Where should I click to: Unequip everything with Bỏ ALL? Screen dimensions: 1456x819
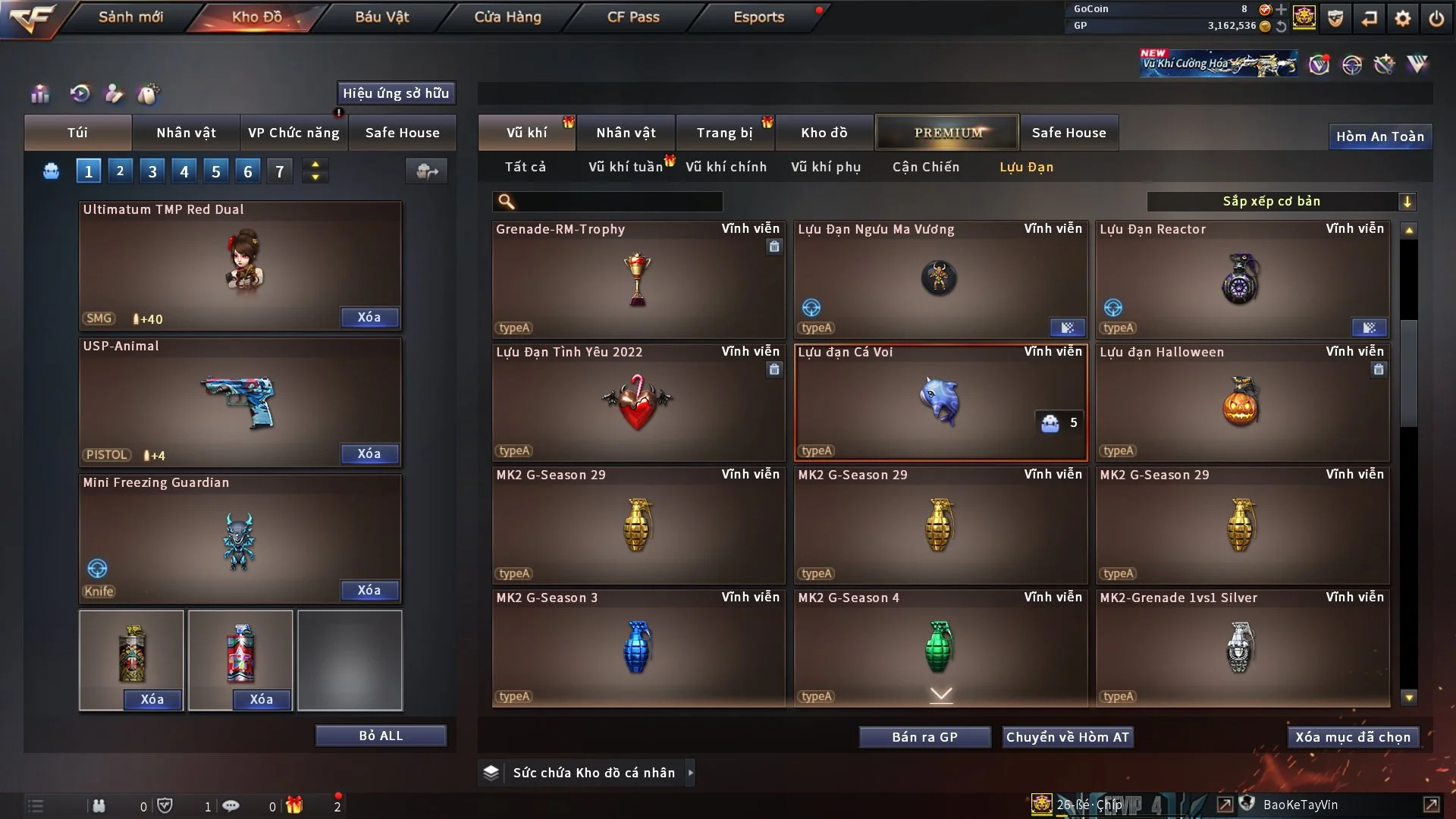[x=381, y=736]
